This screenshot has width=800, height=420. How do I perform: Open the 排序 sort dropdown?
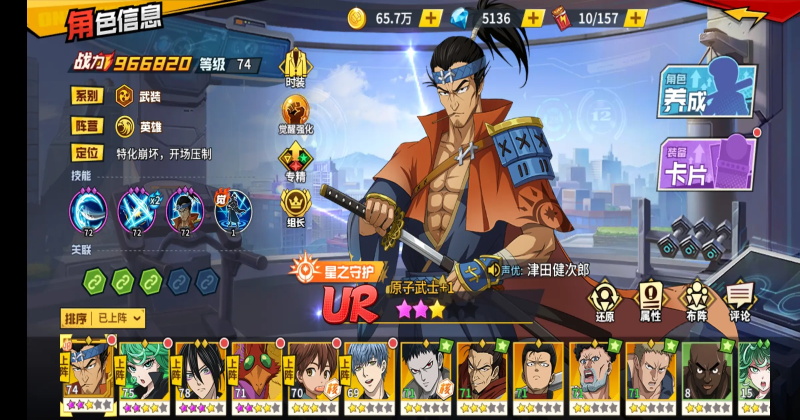coord(104,318)
